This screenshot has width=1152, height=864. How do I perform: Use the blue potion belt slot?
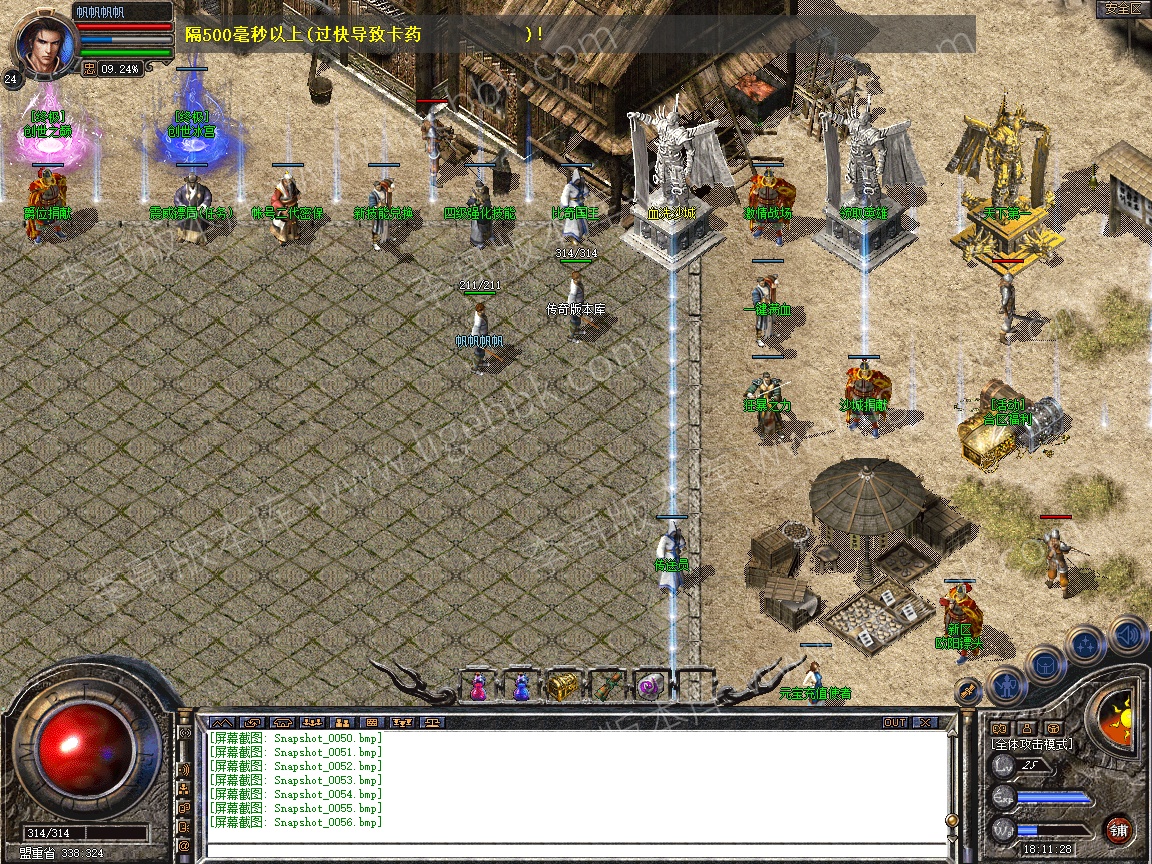click(521, 687)
